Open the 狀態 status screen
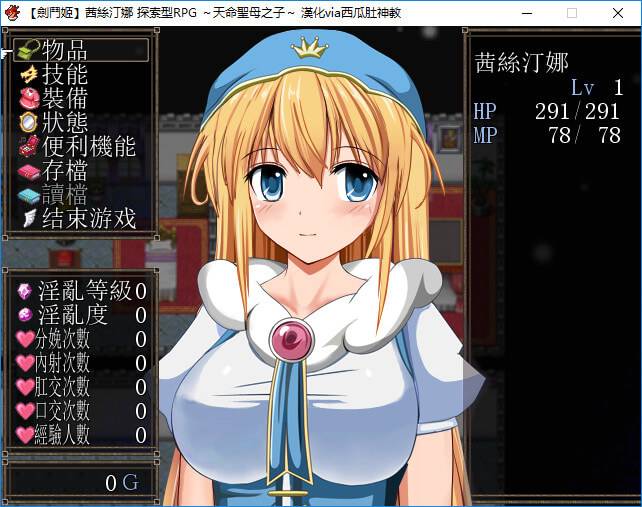The width and height of the screenshot is (642, 507). tap(65, 122)
